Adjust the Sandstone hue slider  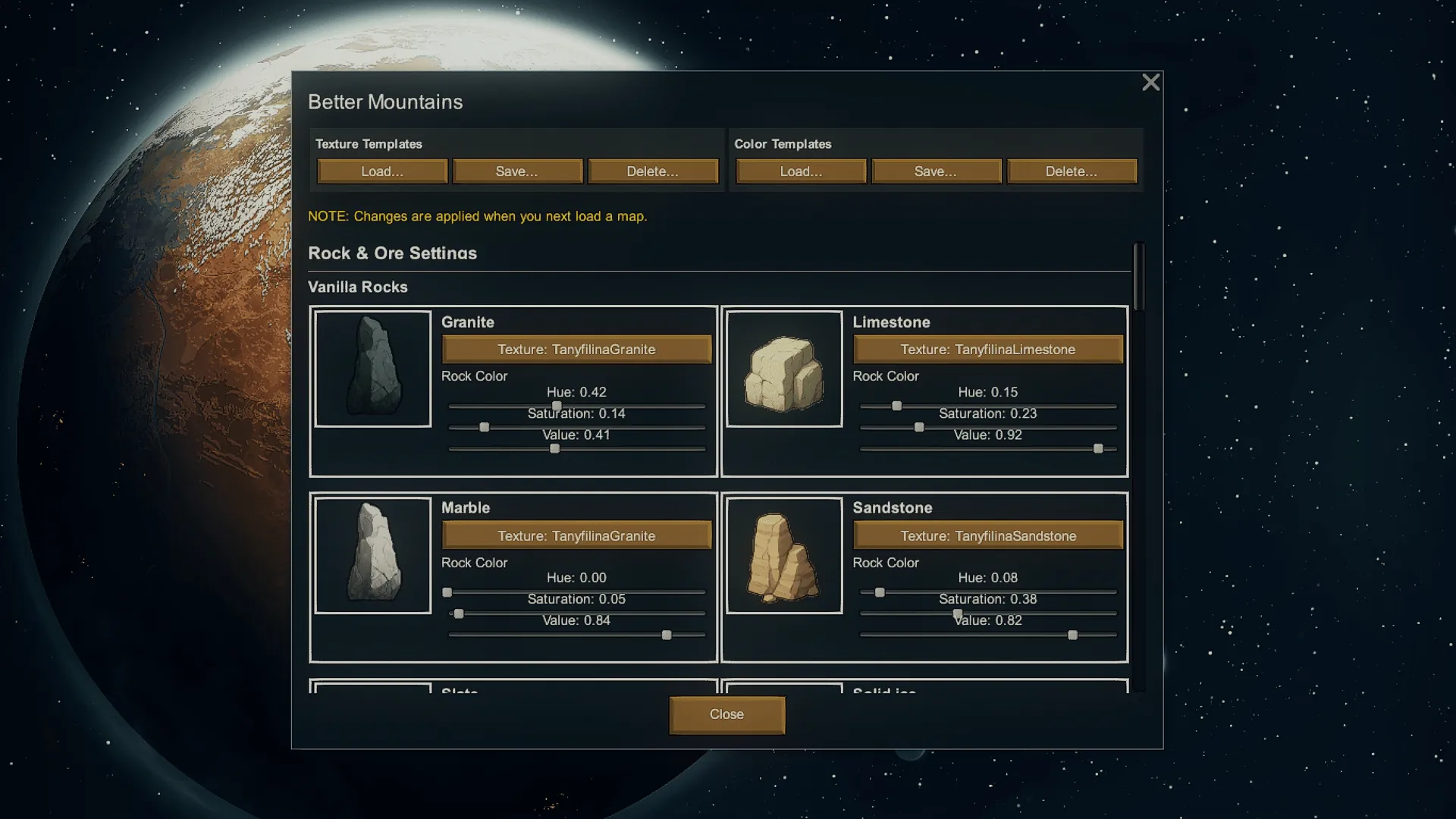pos(880,592)
